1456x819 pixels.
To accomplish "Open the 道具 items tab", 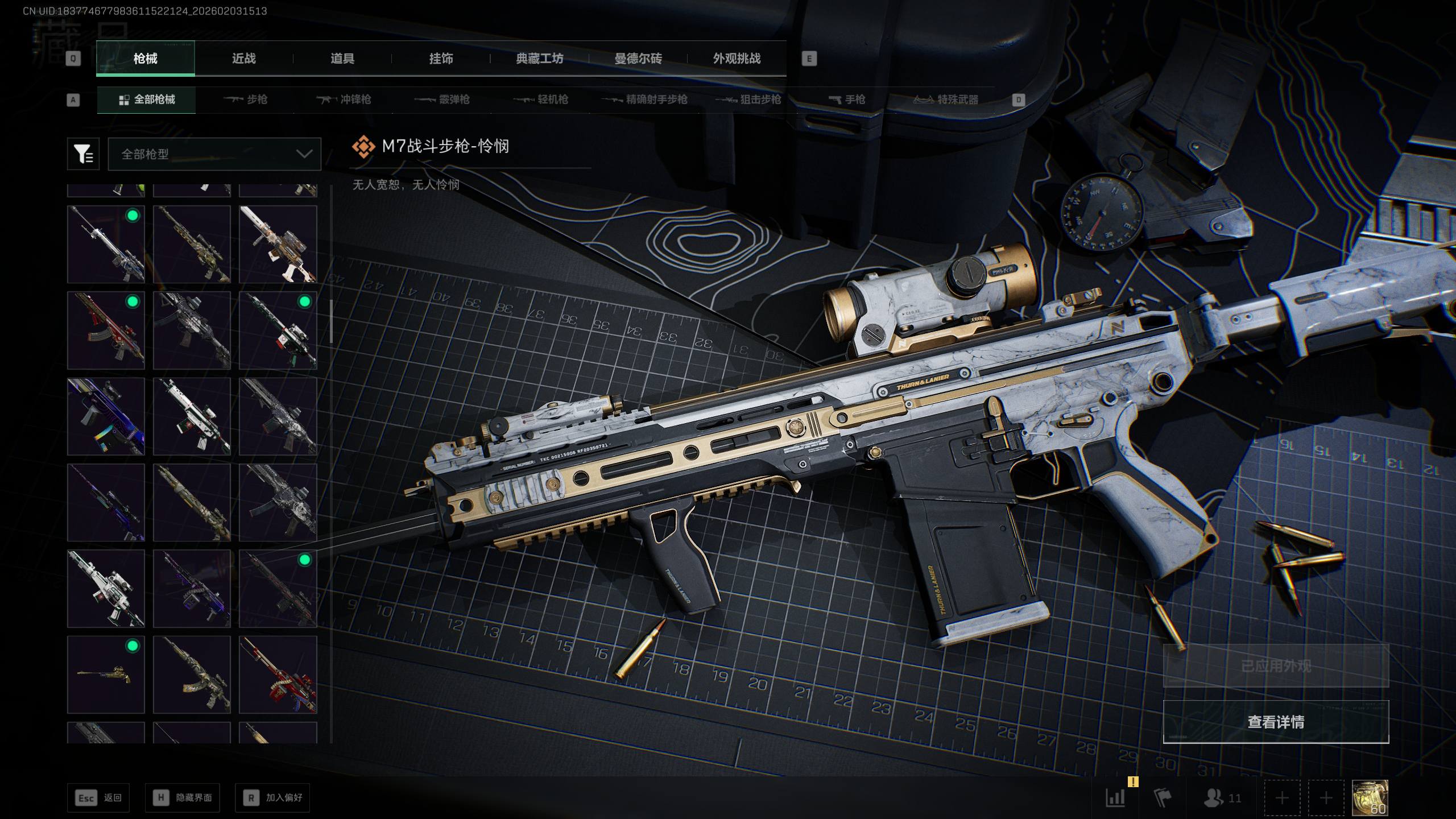I will (x=342, y=59).
